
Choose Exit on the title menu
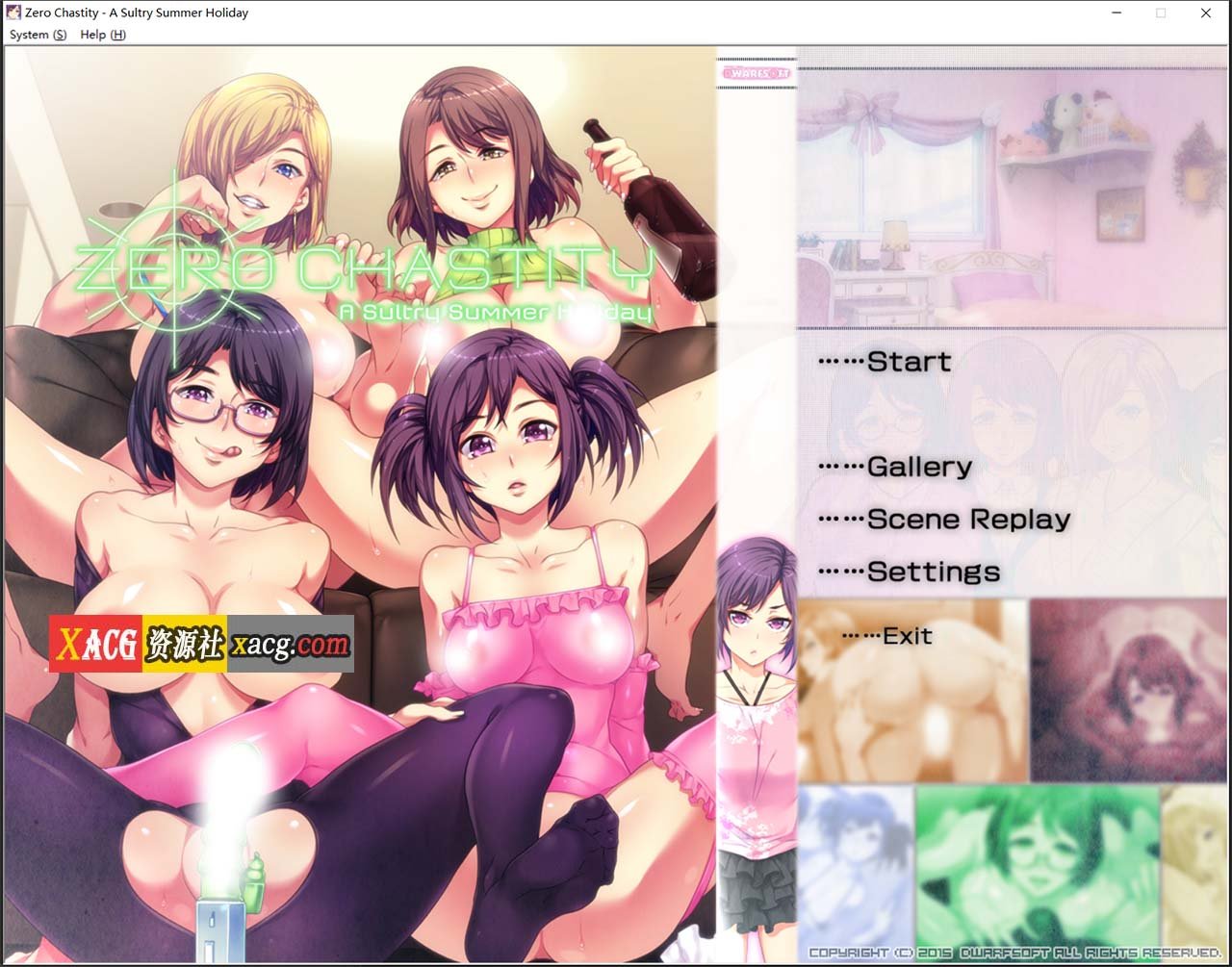pos(906,636)
